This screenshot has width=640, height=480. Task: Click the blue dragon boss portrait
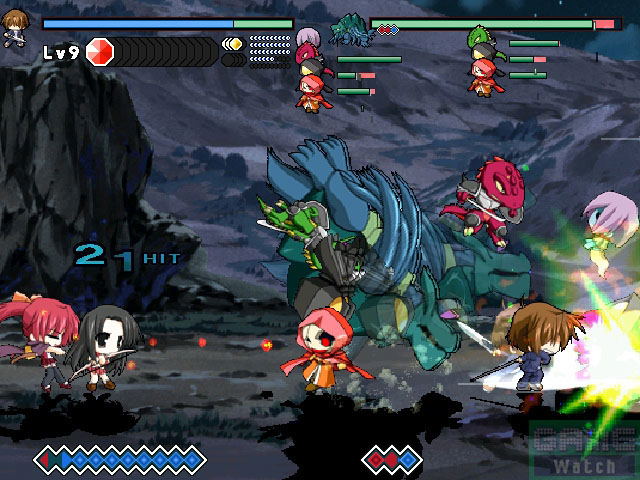tap(351, 27)
